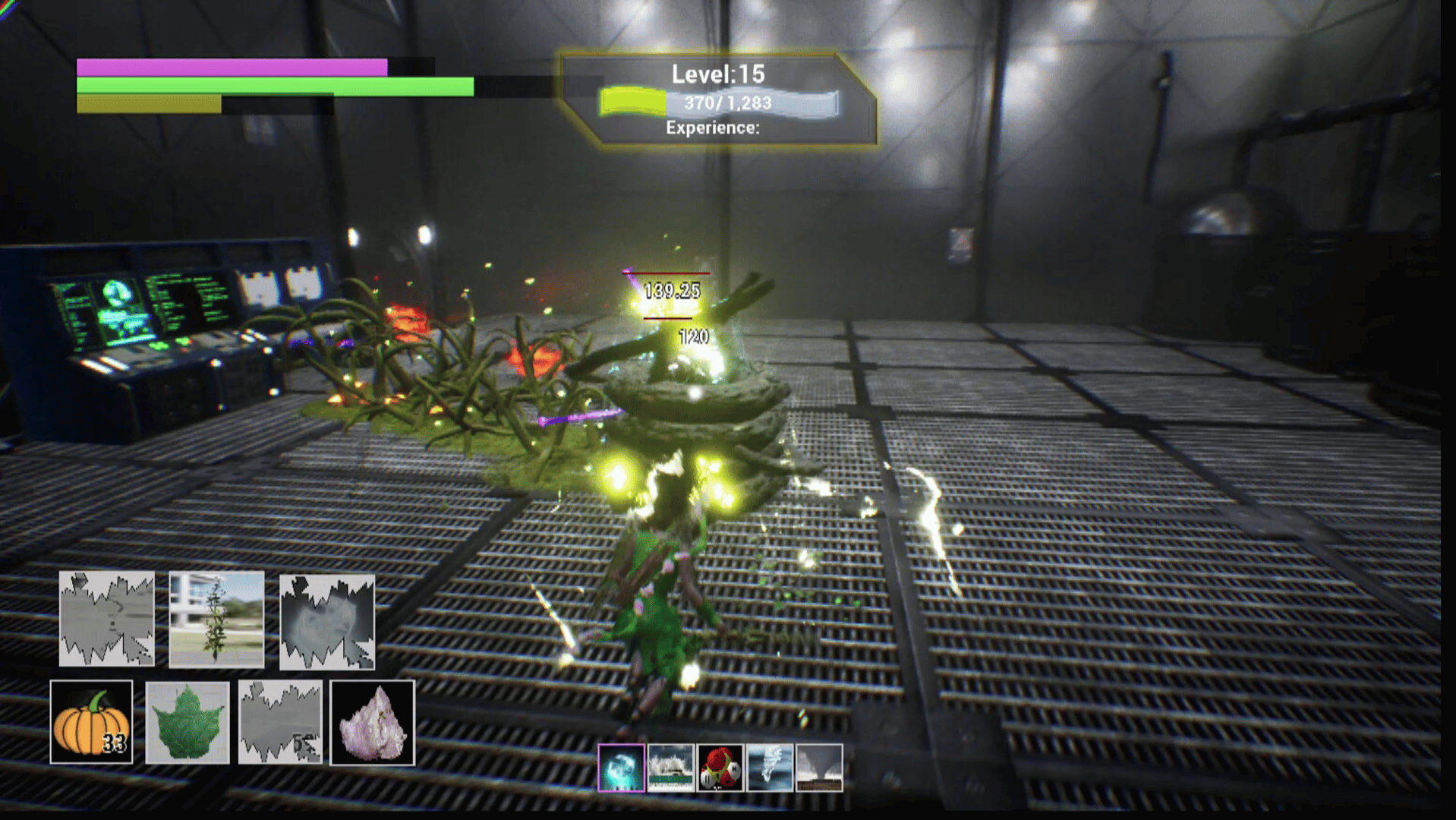Activate the glowing cyan orb ability
Viewport: 1456px width, 820px height.
pyautogui.click(x=622, y=768)
